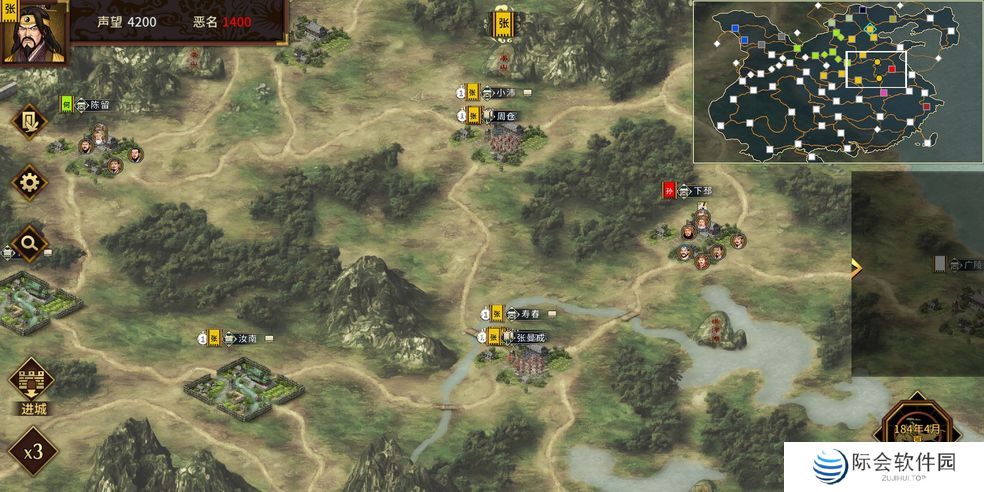The width and height of the screenshot is (984, 492).
Task: Open the ruler portrait in the corner
Action: click(x=35, y=32)
